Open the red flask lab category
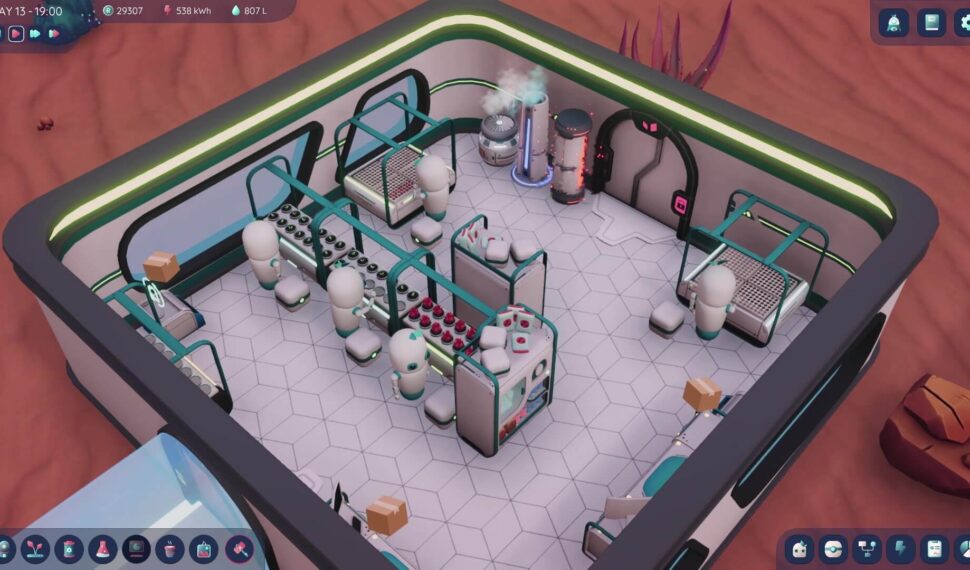This screenshot has width=970, height=570. point(102,549)
